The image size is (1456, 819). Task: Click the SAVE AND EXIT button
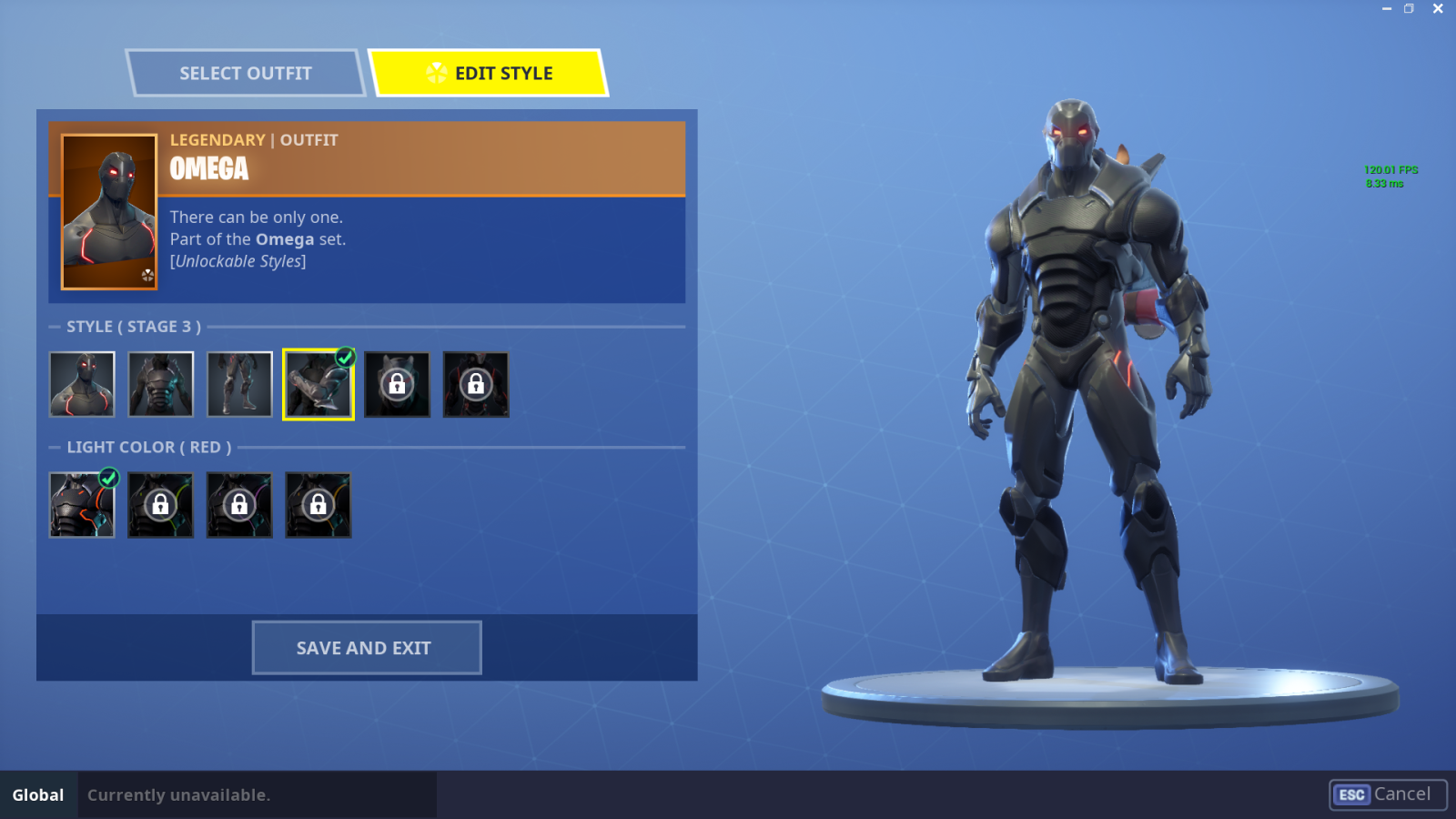[x=366, y=647]
